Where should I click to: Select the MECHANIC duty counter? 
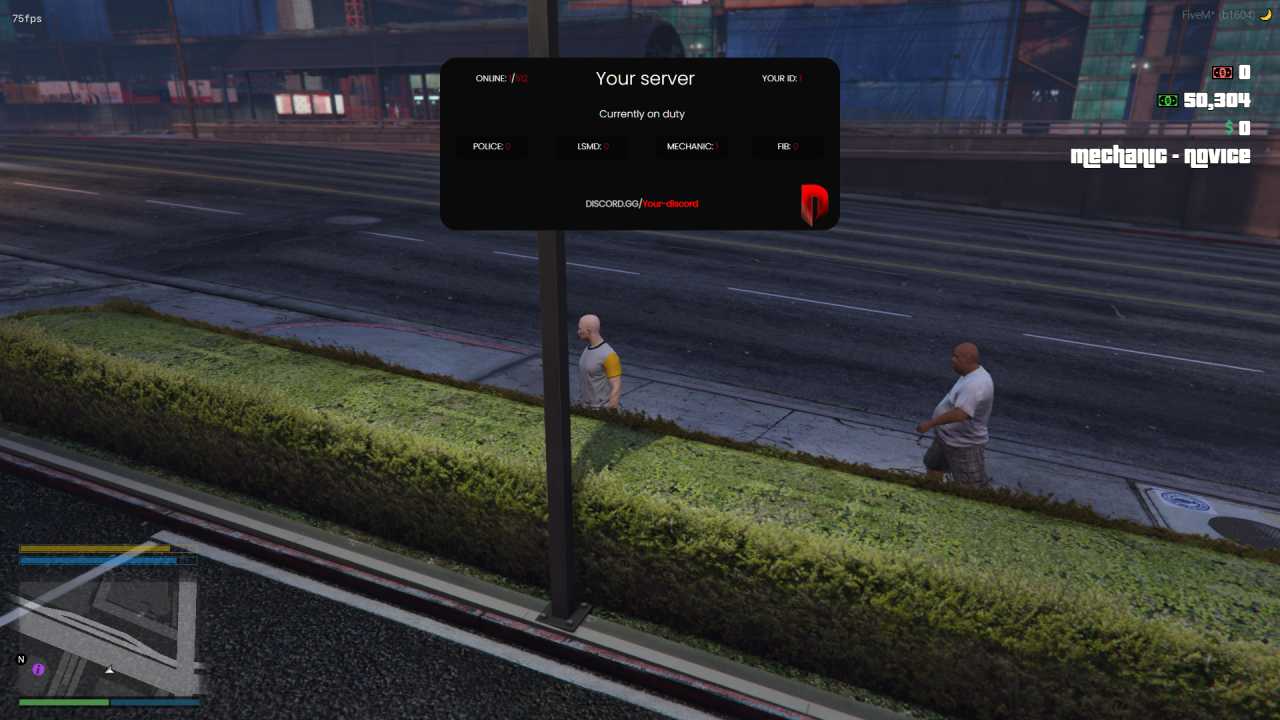[690, 146]
